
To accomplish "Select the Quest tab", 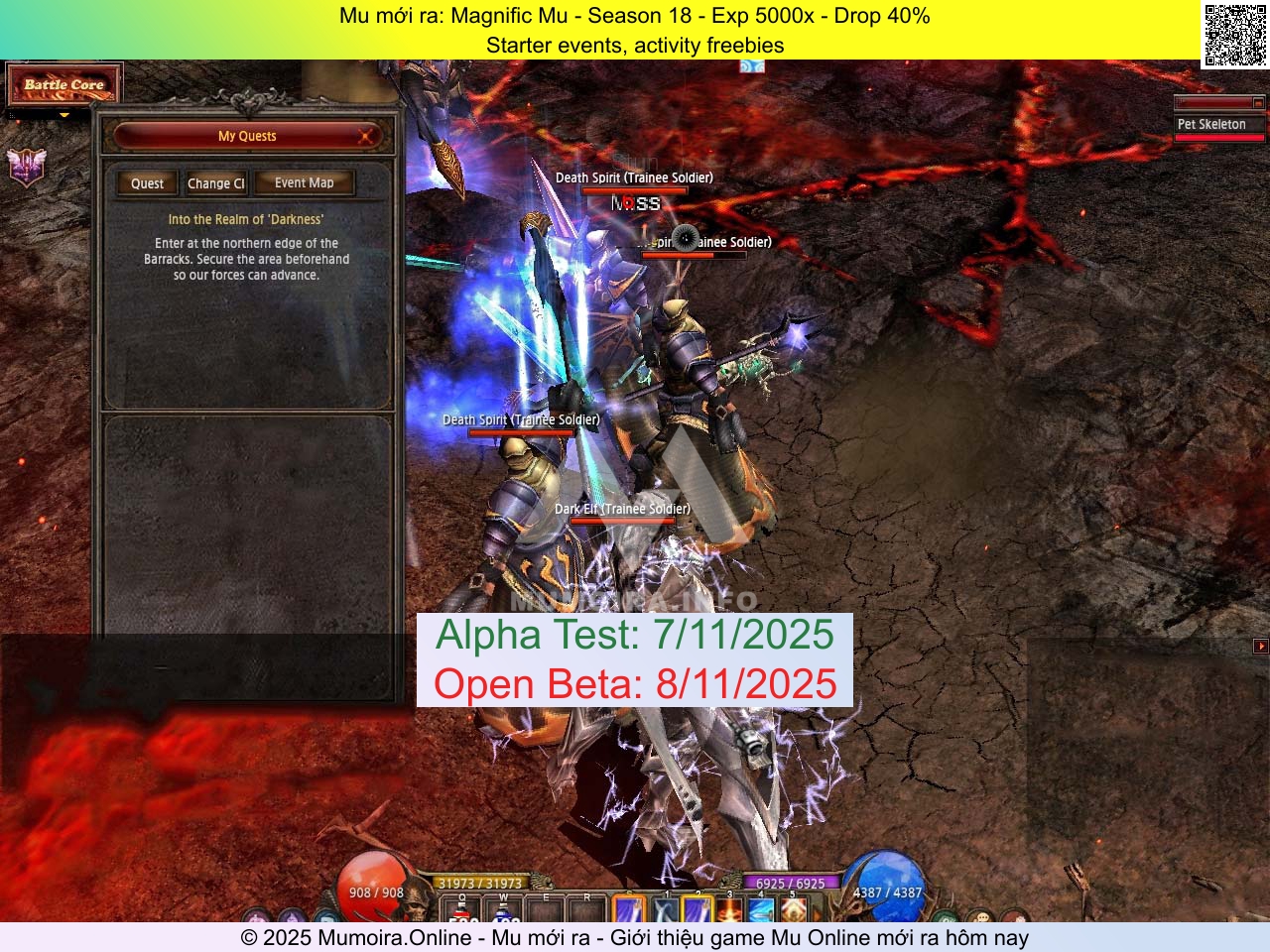I will (x=146, y=183).
